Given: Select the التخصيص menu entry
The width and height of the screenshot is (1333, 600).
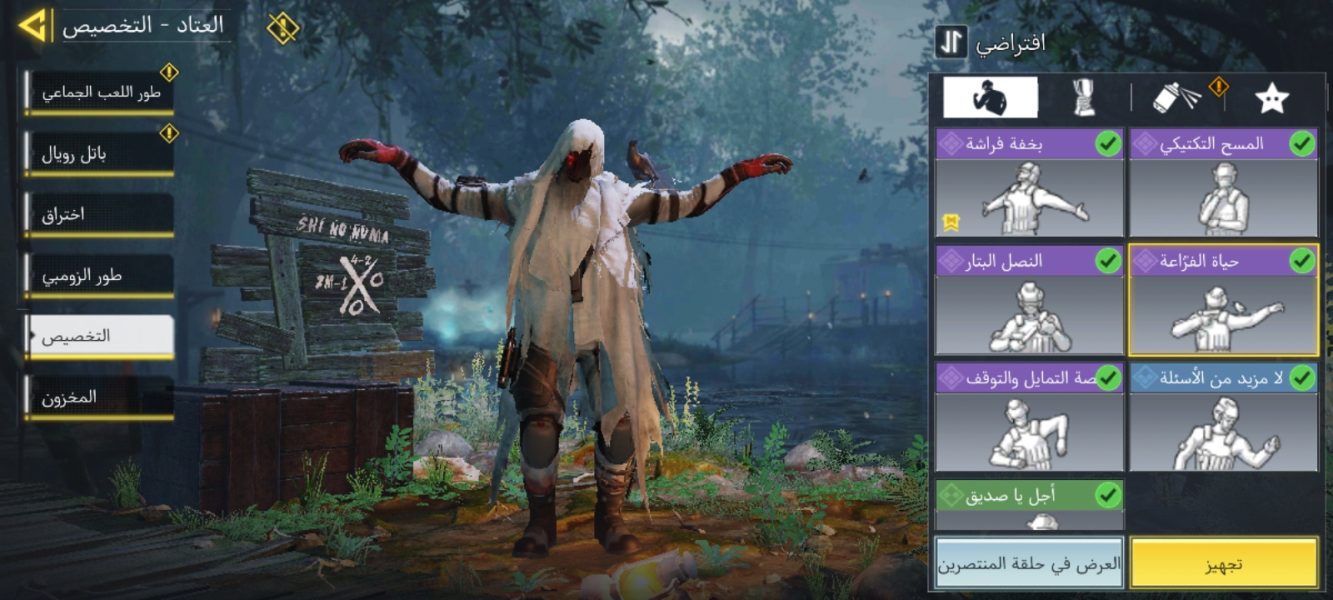Looking at the screenshot, I should coord(100,336).
